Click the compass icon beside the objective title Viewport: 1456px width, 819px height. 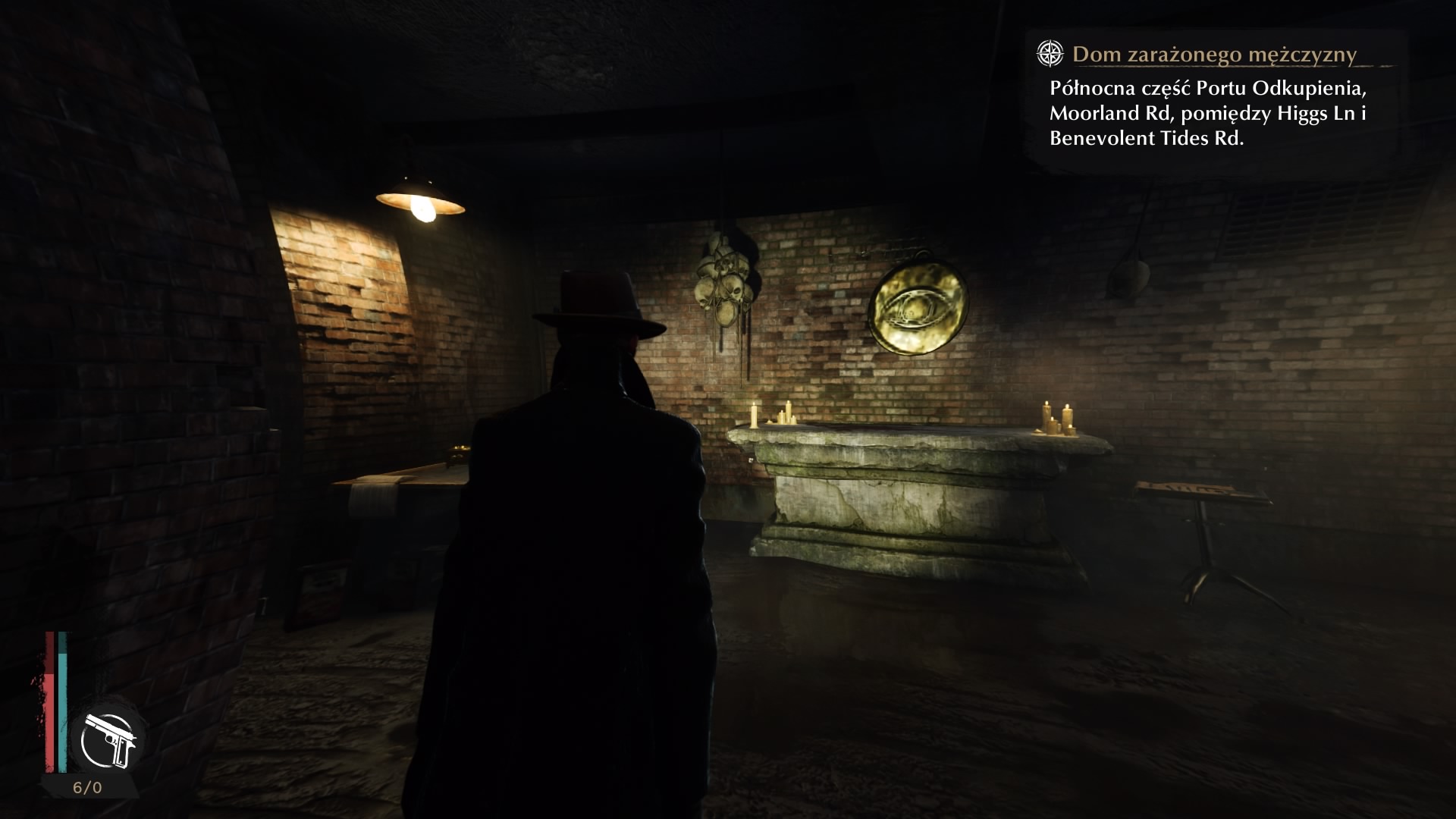pyautogui.click(x=1050, y=53)
